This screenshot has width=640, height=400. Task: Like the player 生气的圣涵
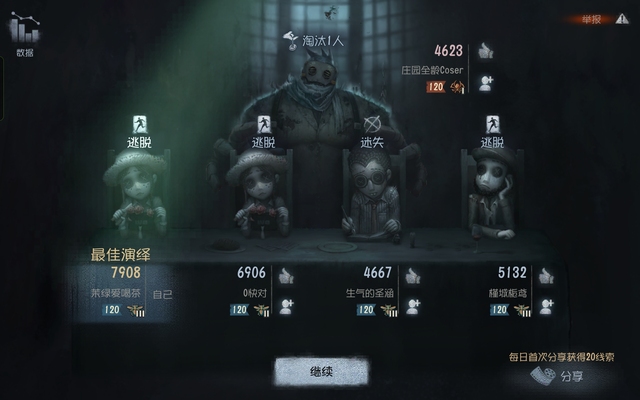(x=411, y=275)
